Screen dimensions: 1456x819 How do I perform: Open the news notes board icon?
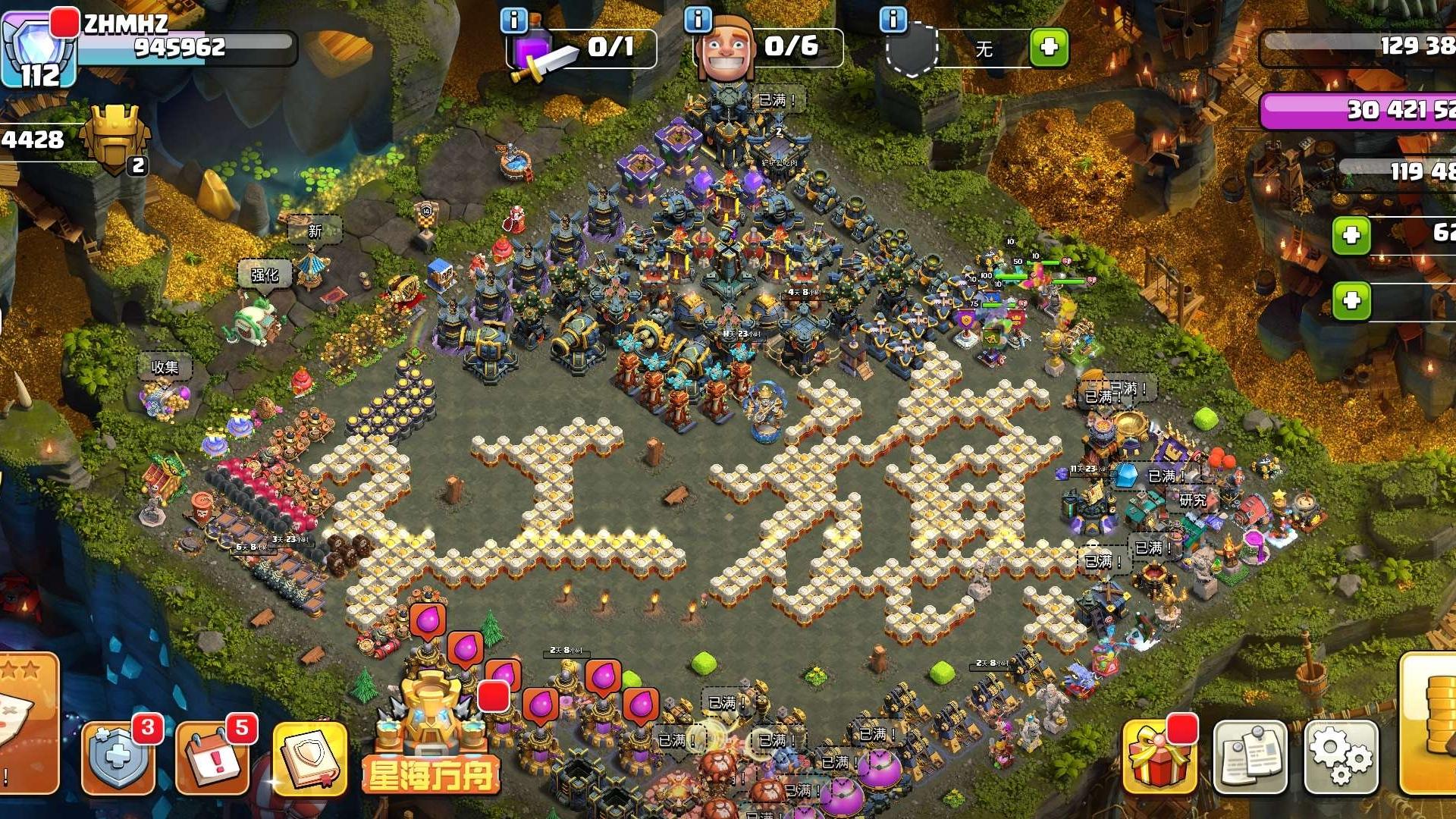pos(1250,758)
